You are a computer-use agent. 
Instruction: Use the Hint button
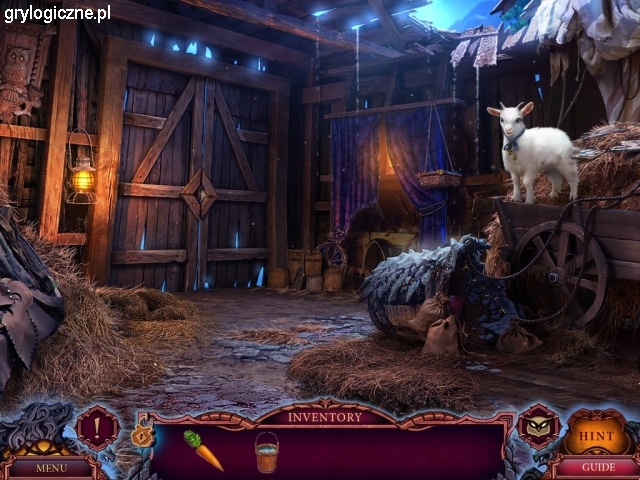598,436
